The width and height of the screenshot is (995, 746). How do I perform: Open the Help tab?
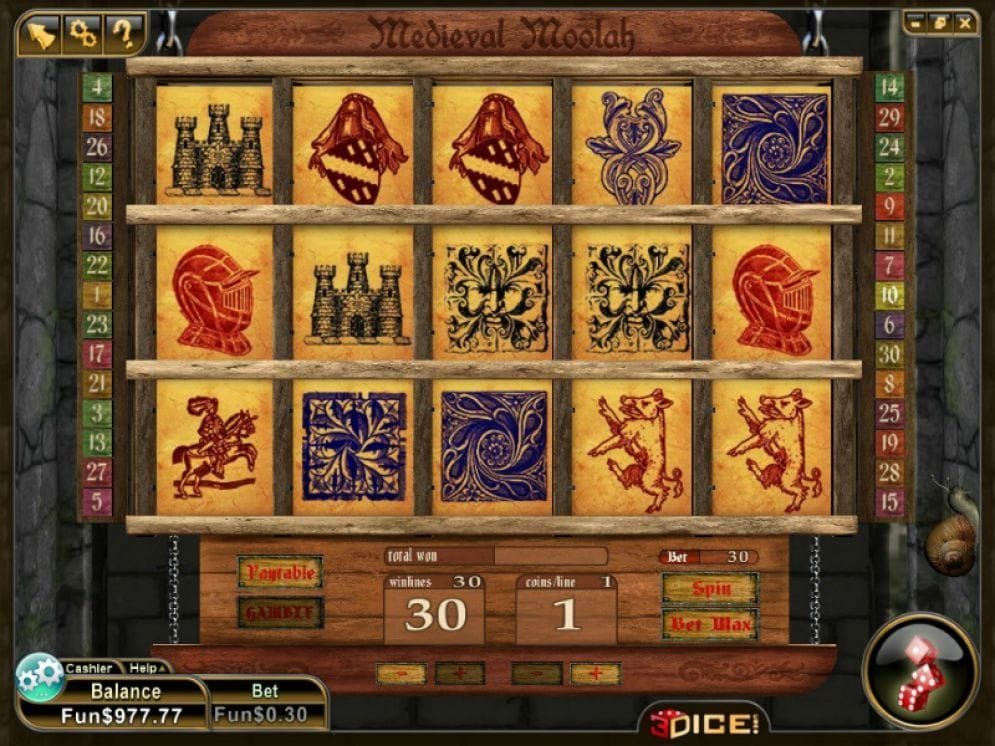[143, 668]
